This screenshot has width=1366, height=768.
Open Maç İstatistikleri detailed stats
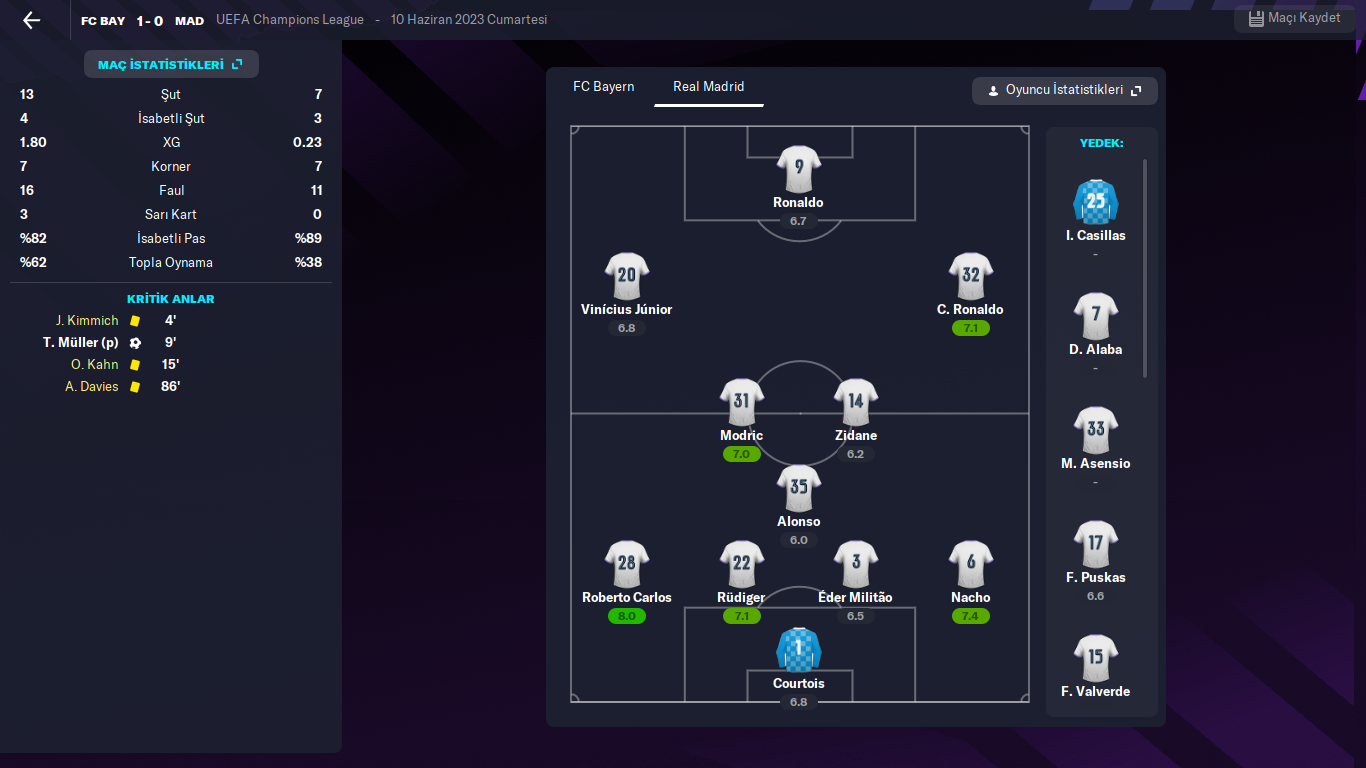click(x=171, y=64)
